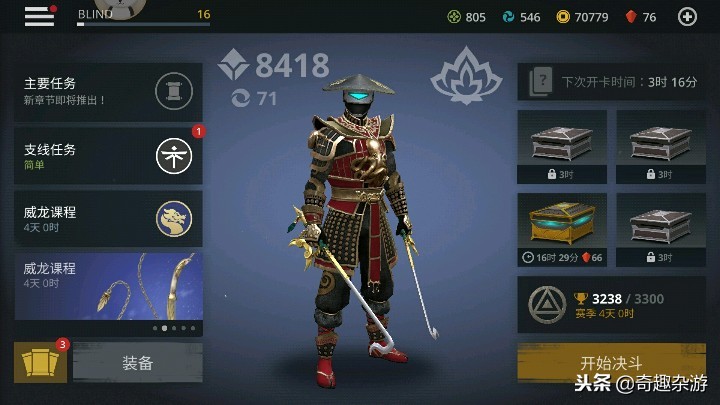Viewport: 720px width, 405px height.
Task: Open 主要任务 main quest panel
Action: click(x=109, y=92)
